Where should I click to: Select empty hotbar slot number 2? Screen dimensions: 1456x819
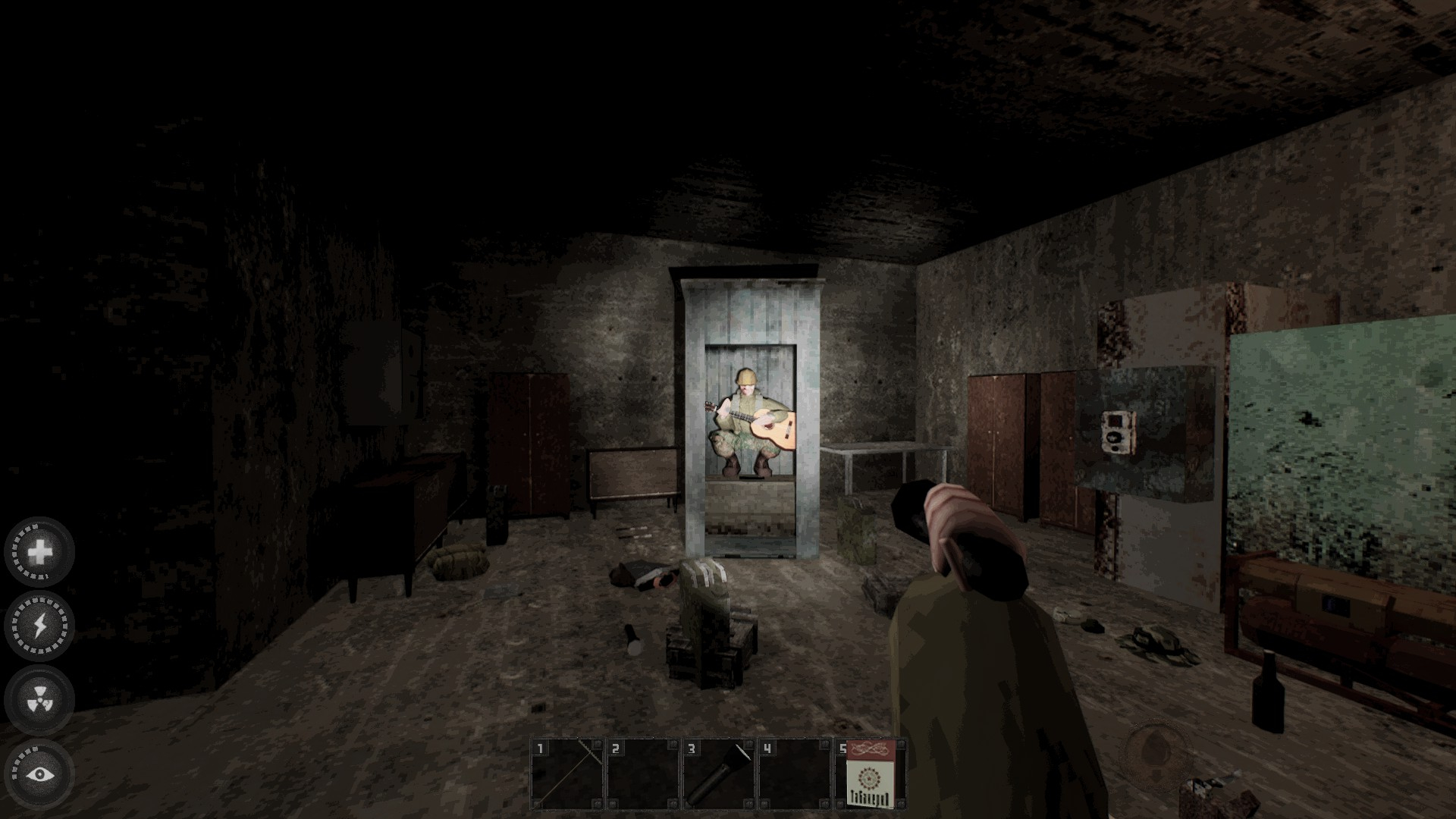(x=643, y=774)
